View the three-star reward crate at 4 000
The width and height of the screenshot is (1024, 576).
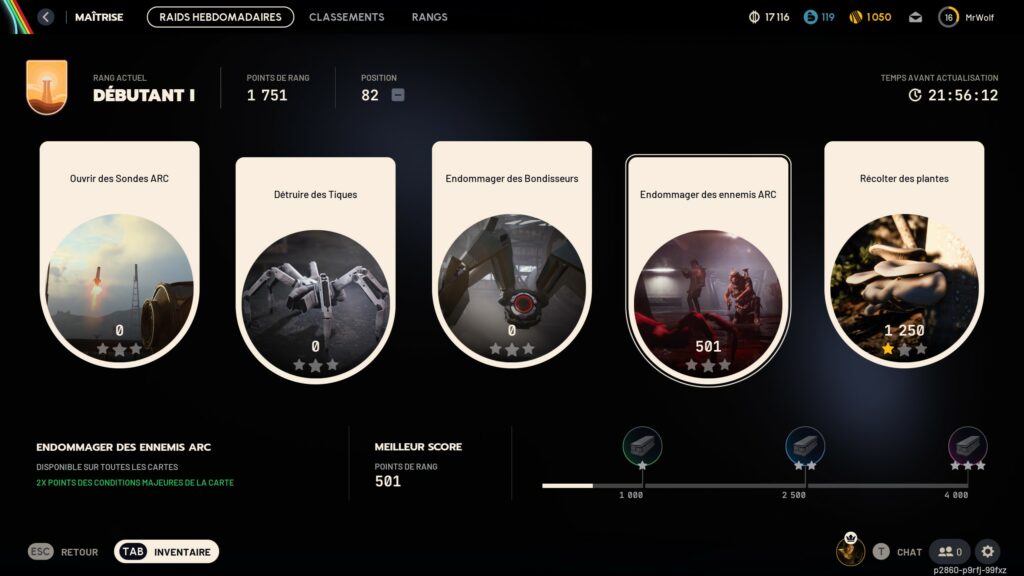pyautogui.click(x=967, y=445)
